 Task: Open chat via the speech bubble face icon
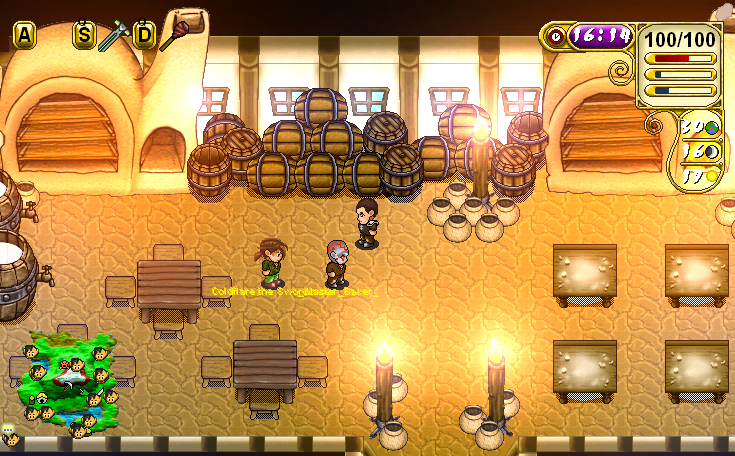pos(11,435)
